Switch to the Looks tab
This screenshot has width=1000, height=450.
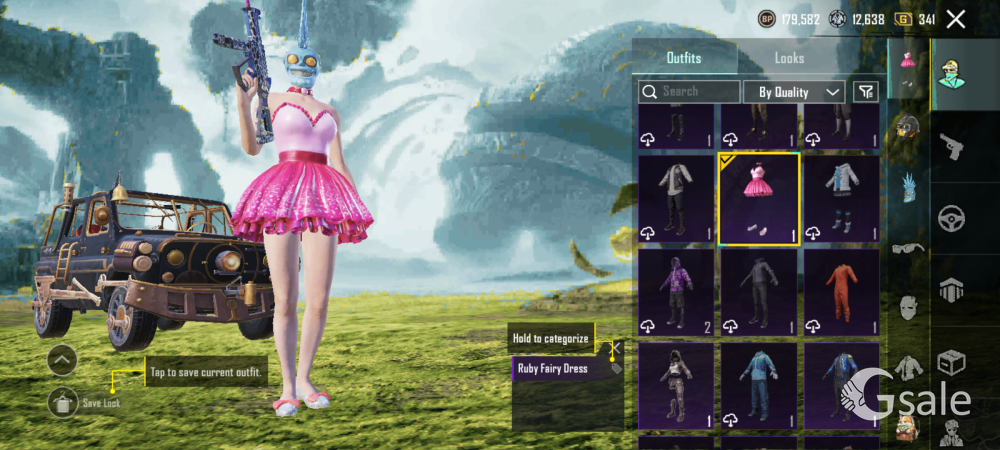point(789,58)
